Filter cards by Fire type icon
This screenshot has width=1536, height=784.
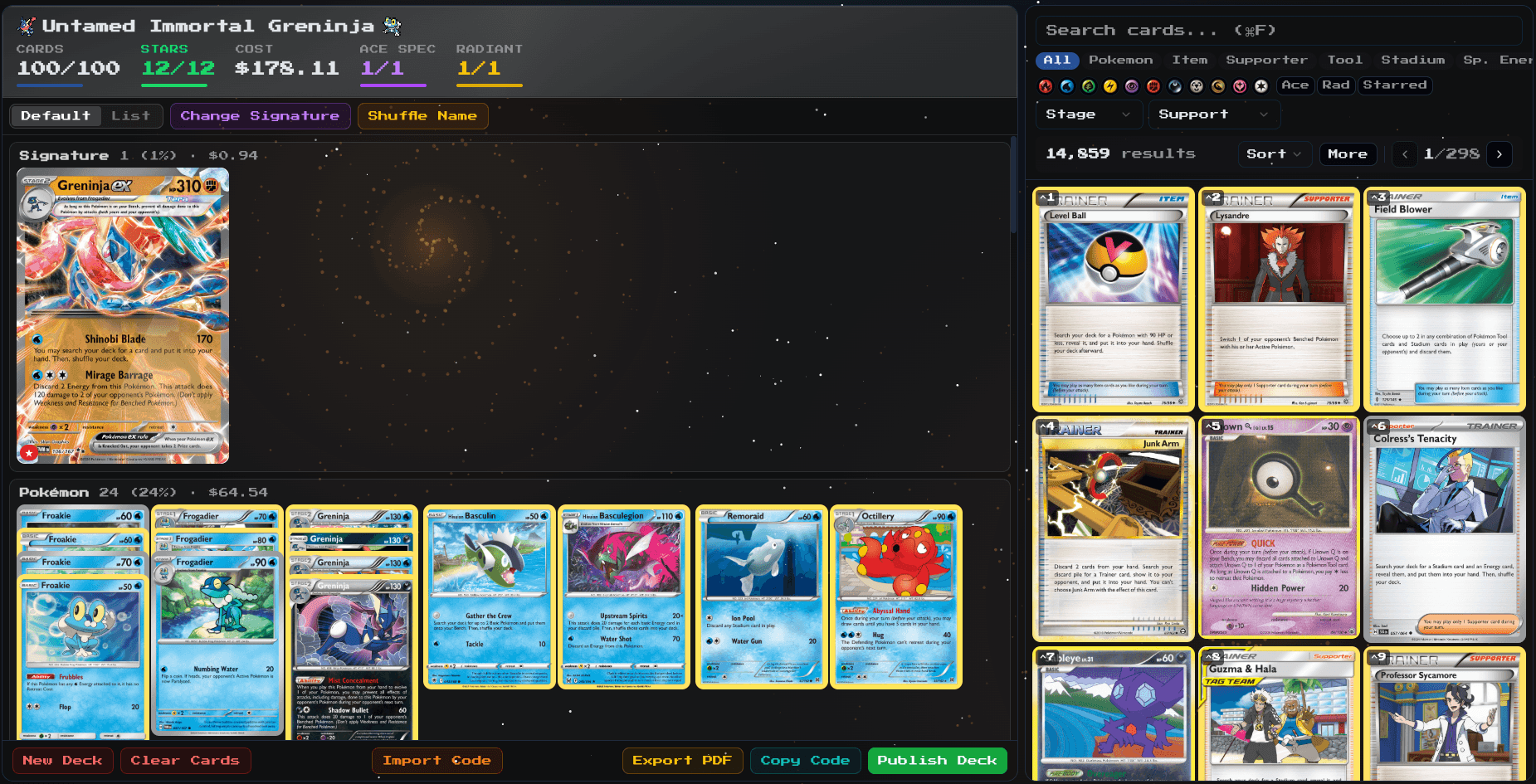[x=1046, y=85]
